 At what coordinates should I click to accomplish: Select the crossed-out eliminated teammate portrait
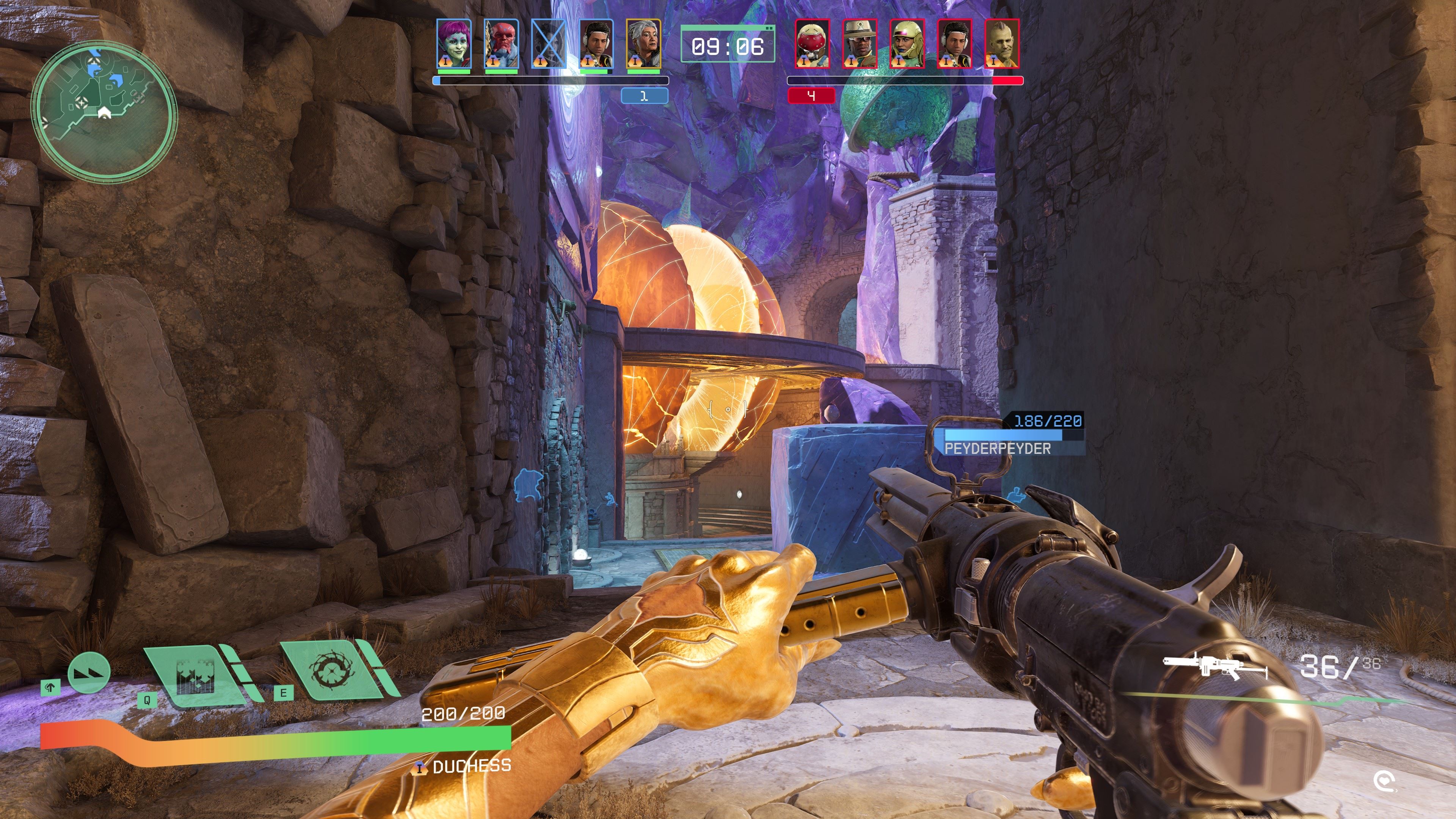[549, 44]
